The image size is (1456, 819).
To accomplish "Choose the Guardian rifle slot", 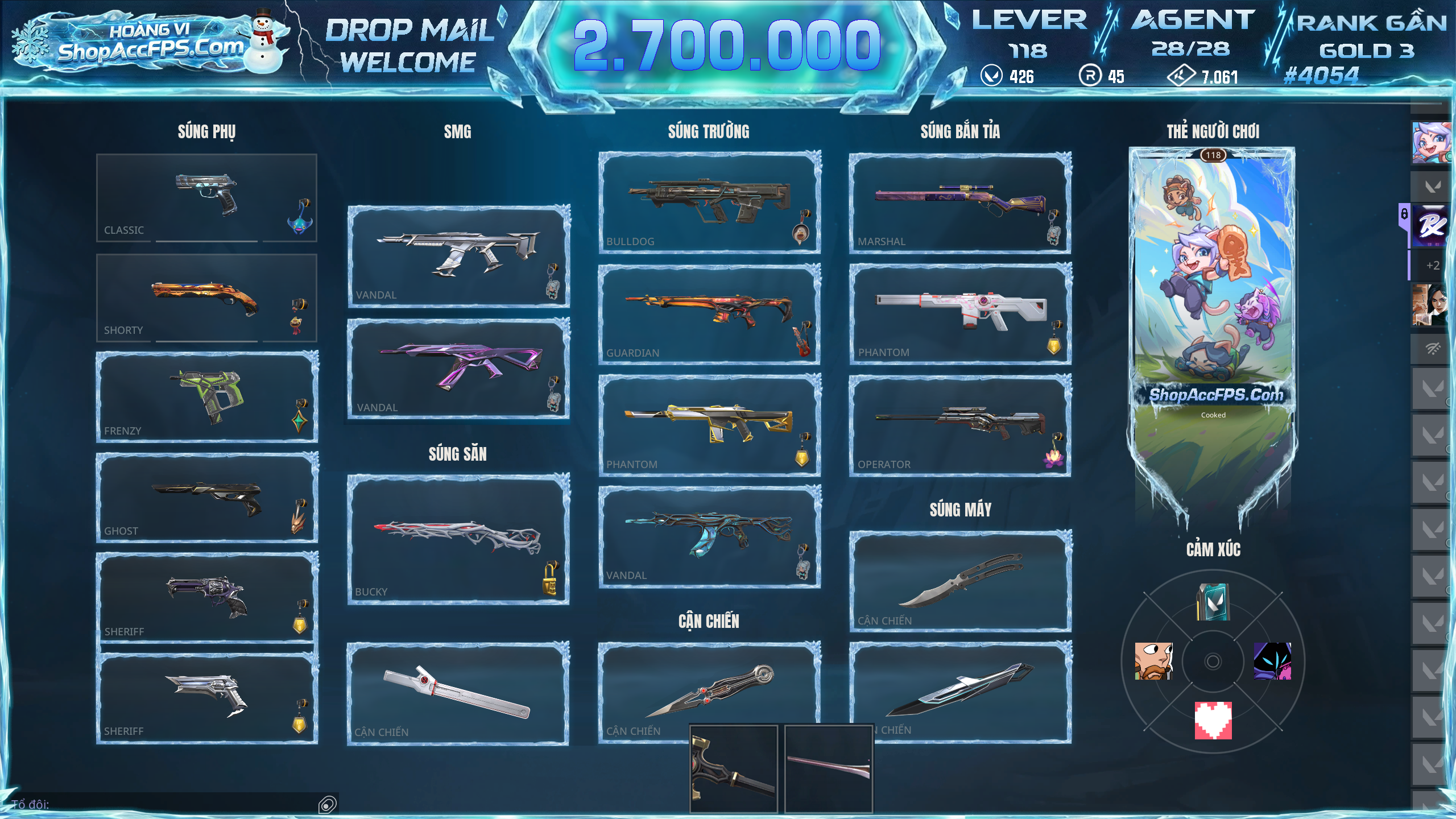I will tap(709, 313).
